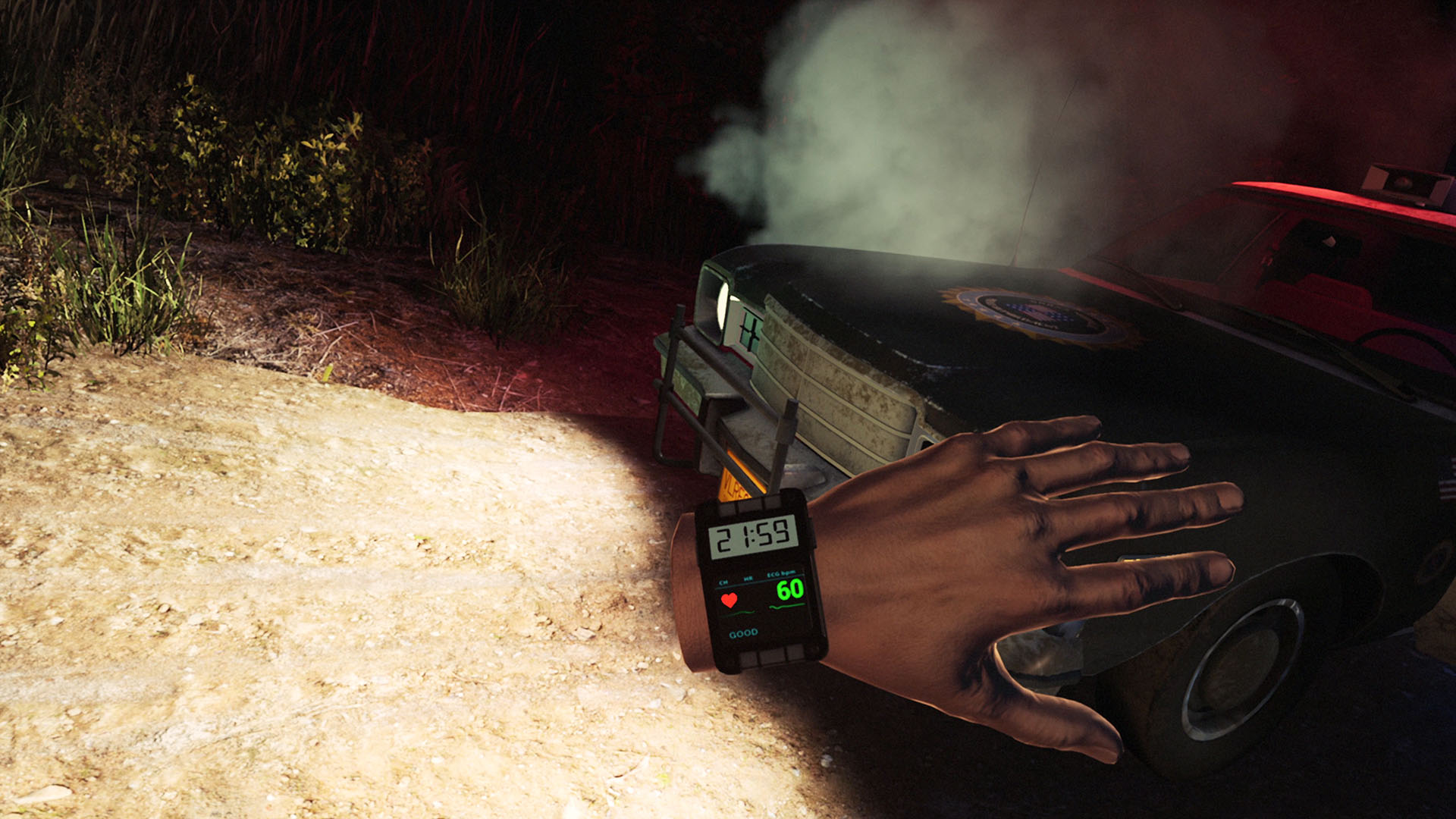The image size is (1456, 819).
Task: Select the HR column header on the watch
Action: point(748,577)
